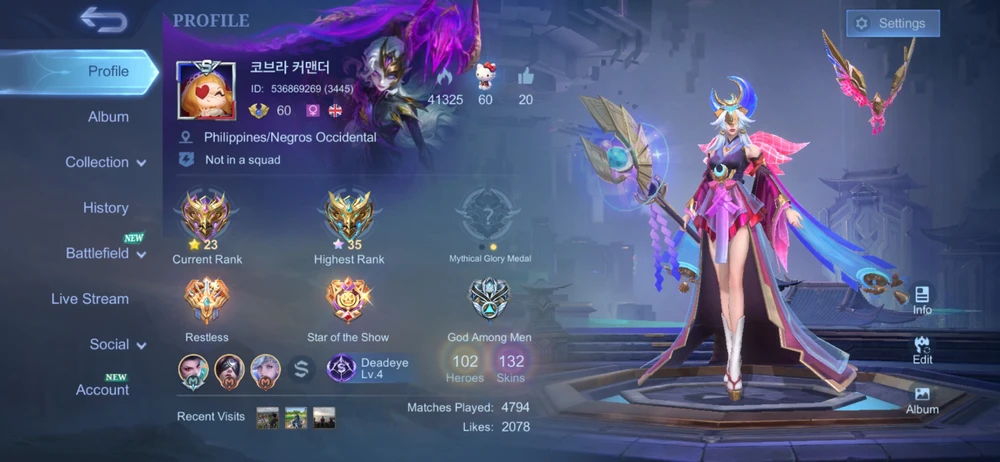Choose the Edit button
Image resolution: width=1000 pixels, height=462 pixels.
[x=922, y=349]
